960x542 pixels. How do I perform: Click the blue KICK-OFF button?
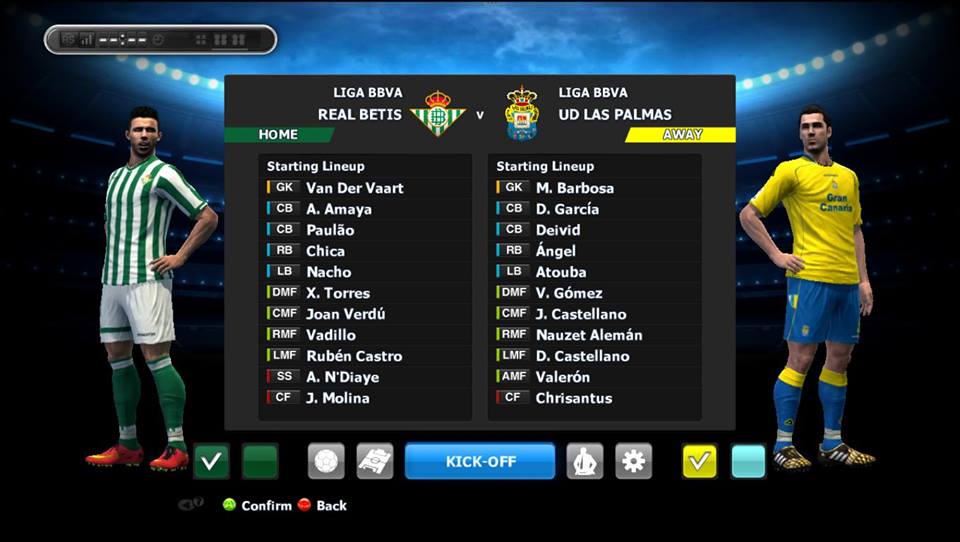click(480, 461)
